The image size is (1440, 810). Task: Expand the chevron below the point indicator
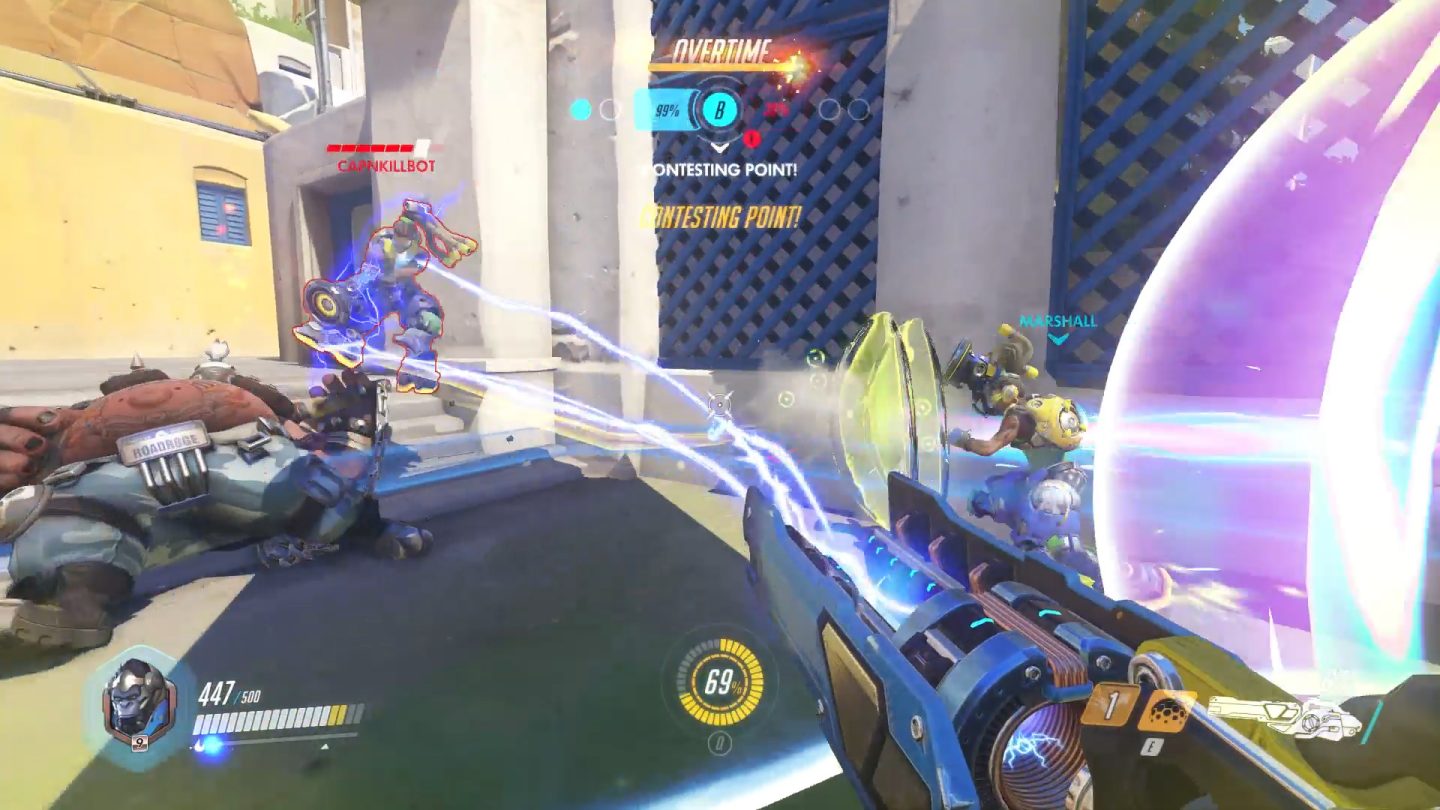click(719, 147)
